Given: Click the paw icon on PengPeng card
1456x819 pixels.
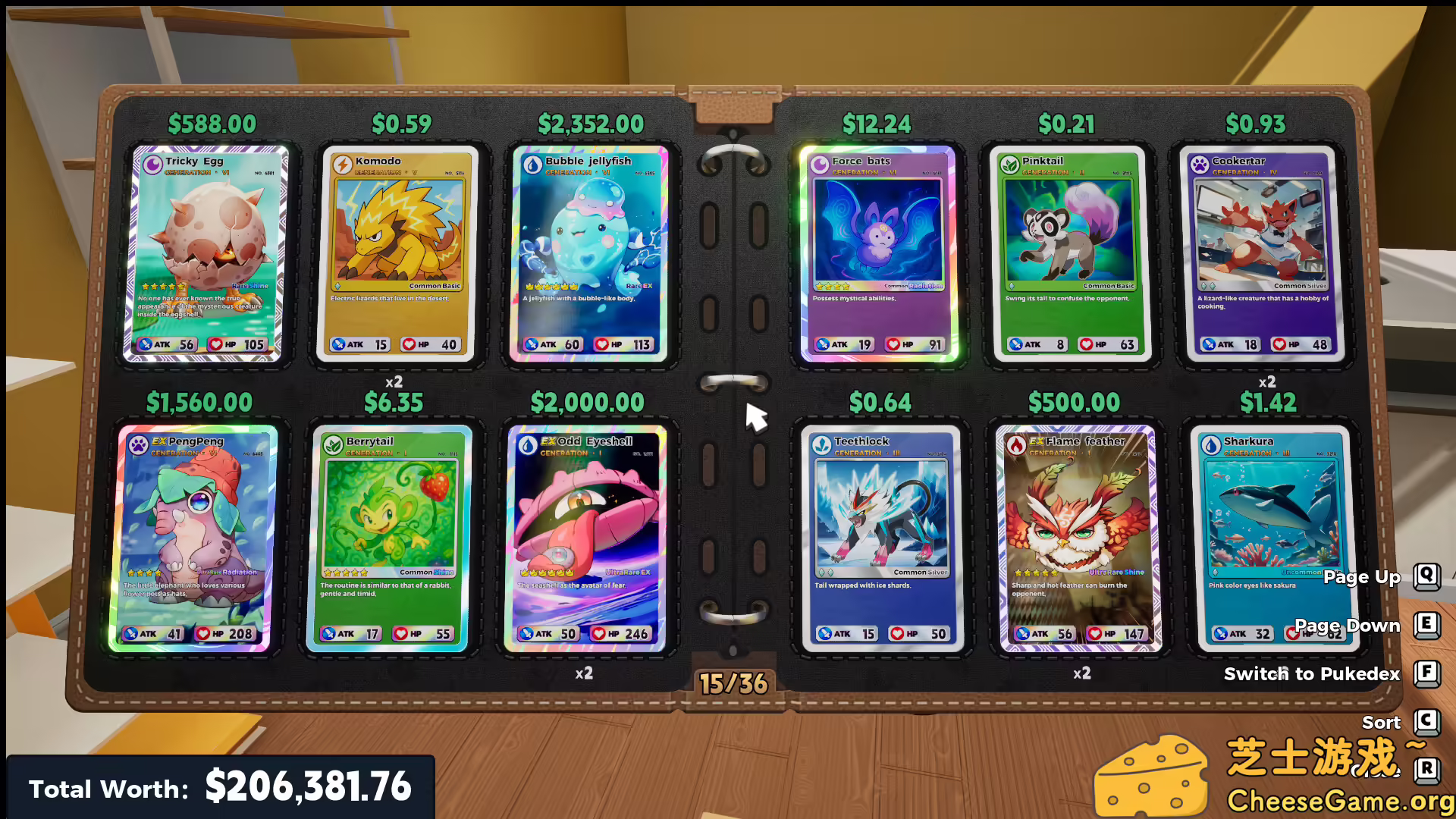Looking at the screenshot, I should click(138, 444).
